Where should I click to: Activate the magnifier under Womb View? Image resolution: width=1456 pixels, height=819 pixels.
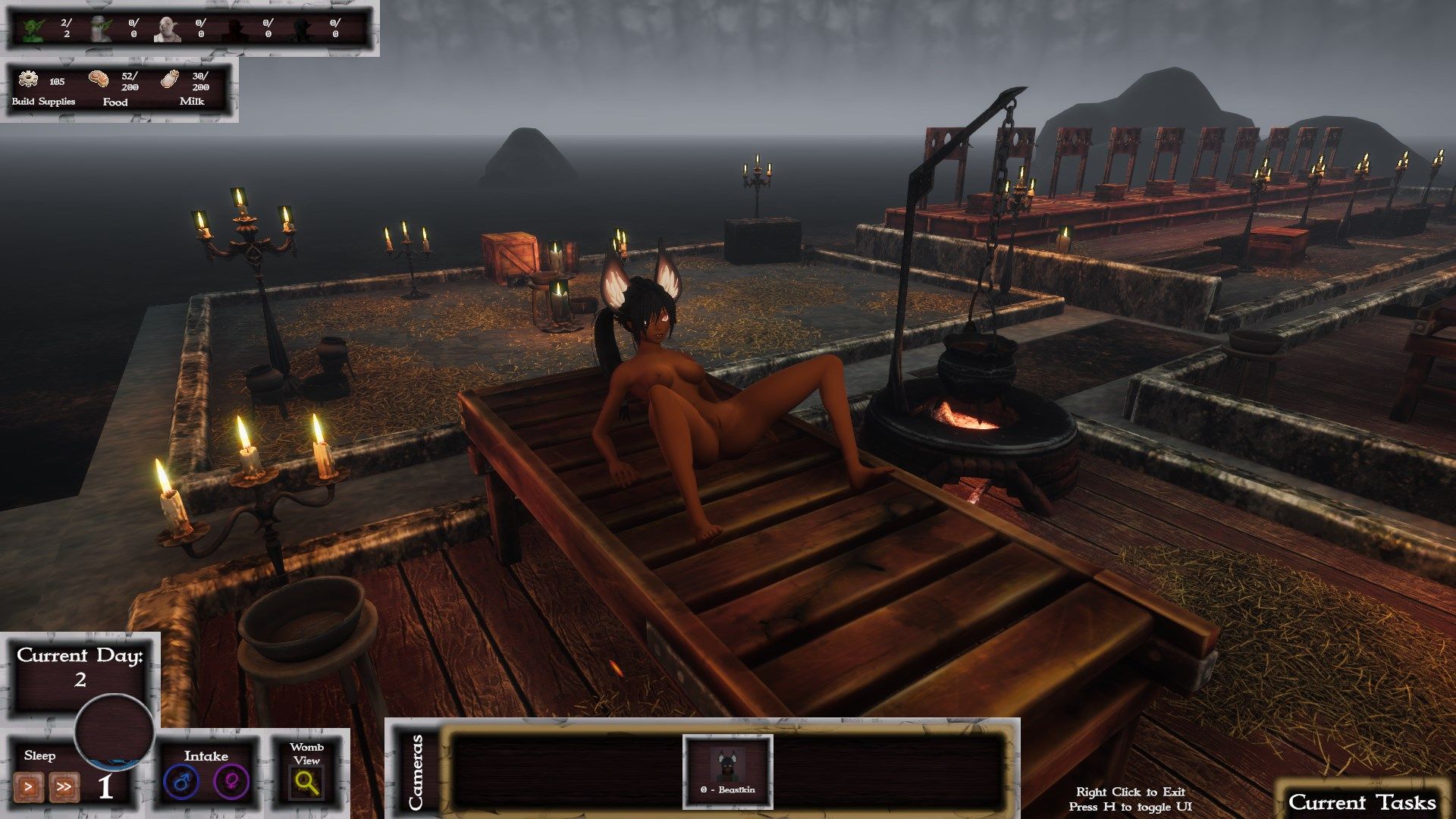[306, 783]
